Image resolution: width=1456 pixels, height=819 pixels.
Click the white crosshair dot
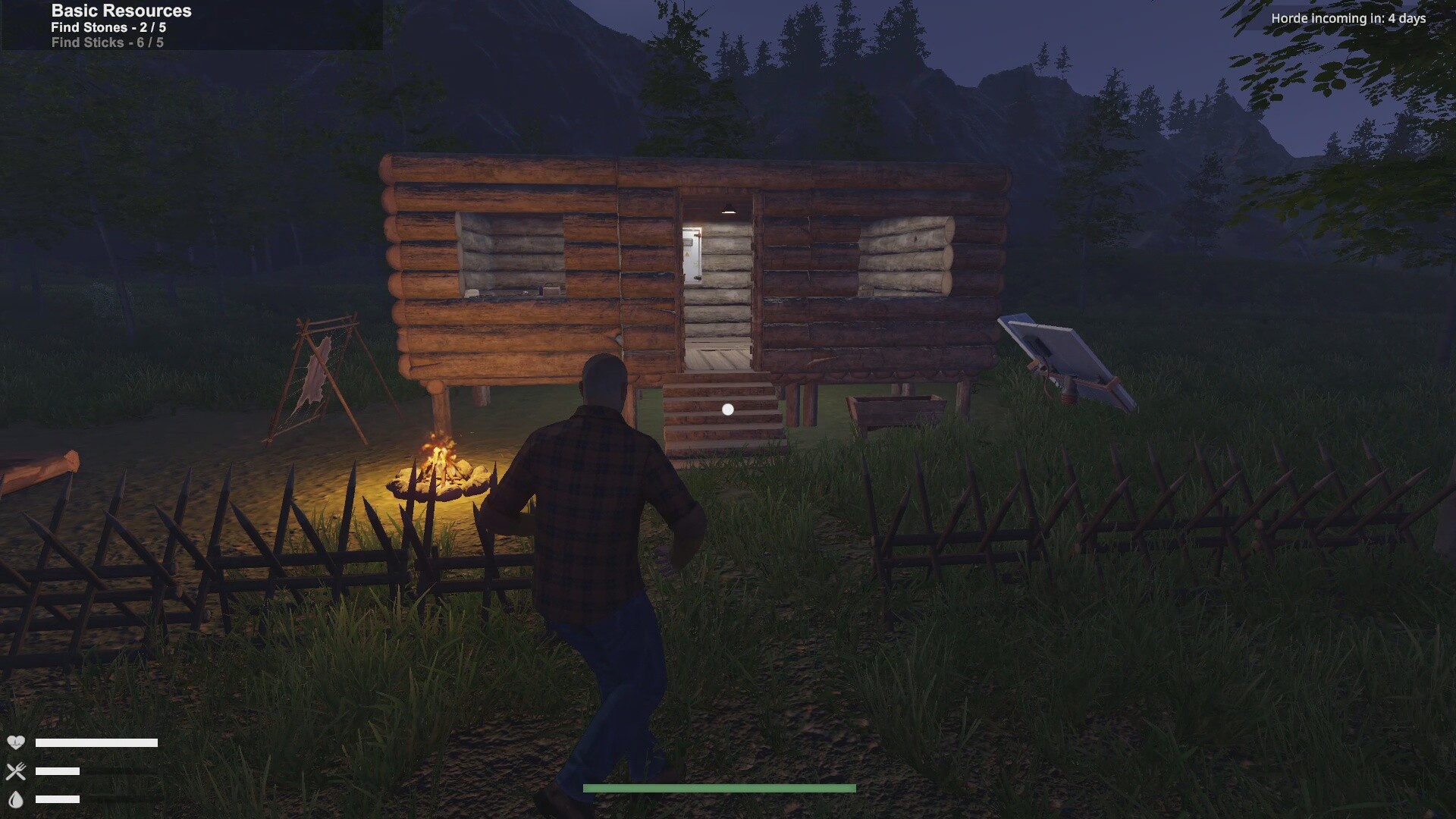(x=729, y=409)
